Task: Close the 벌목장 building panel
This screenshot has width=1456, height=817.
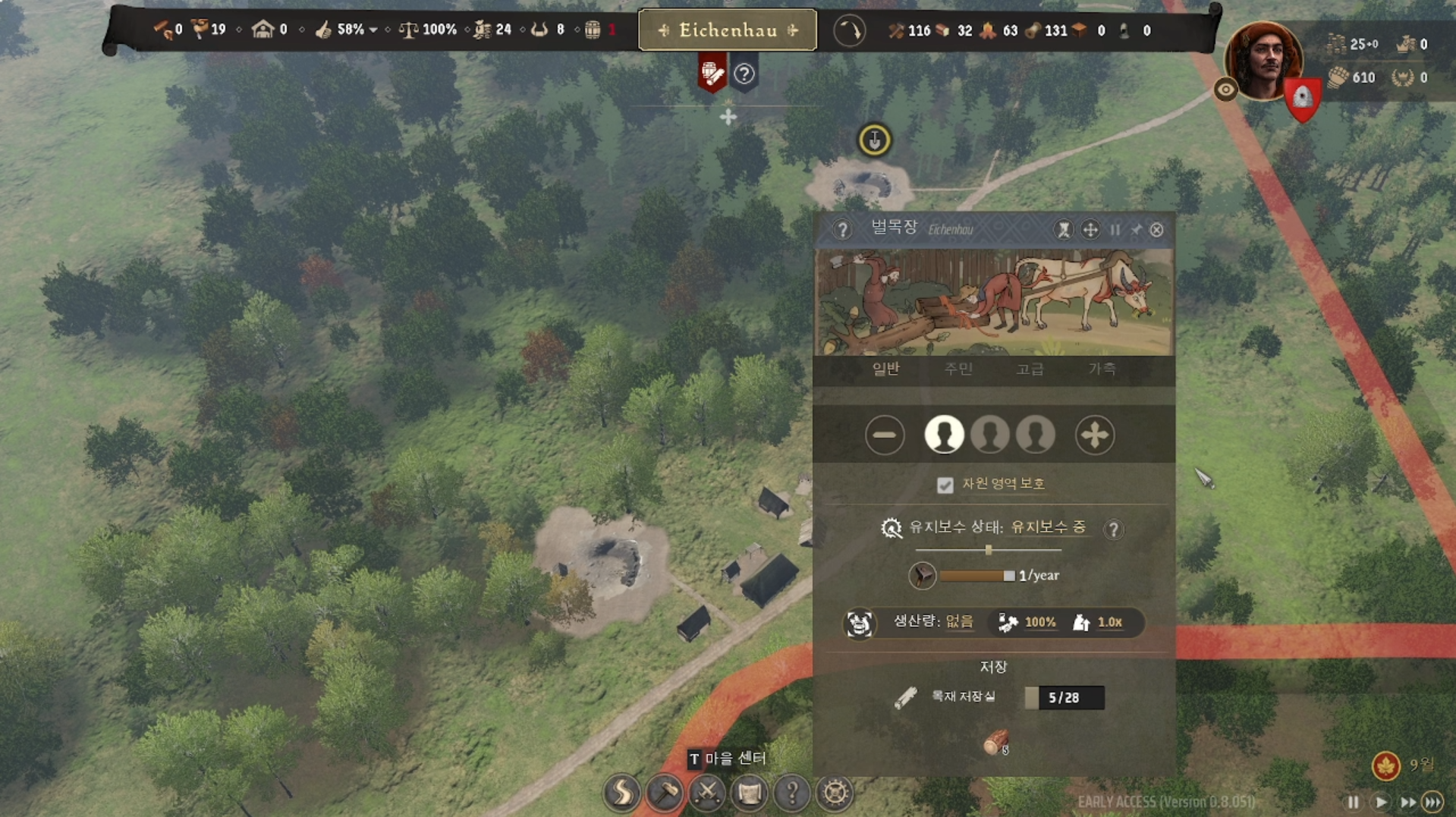Action: 1156,230
